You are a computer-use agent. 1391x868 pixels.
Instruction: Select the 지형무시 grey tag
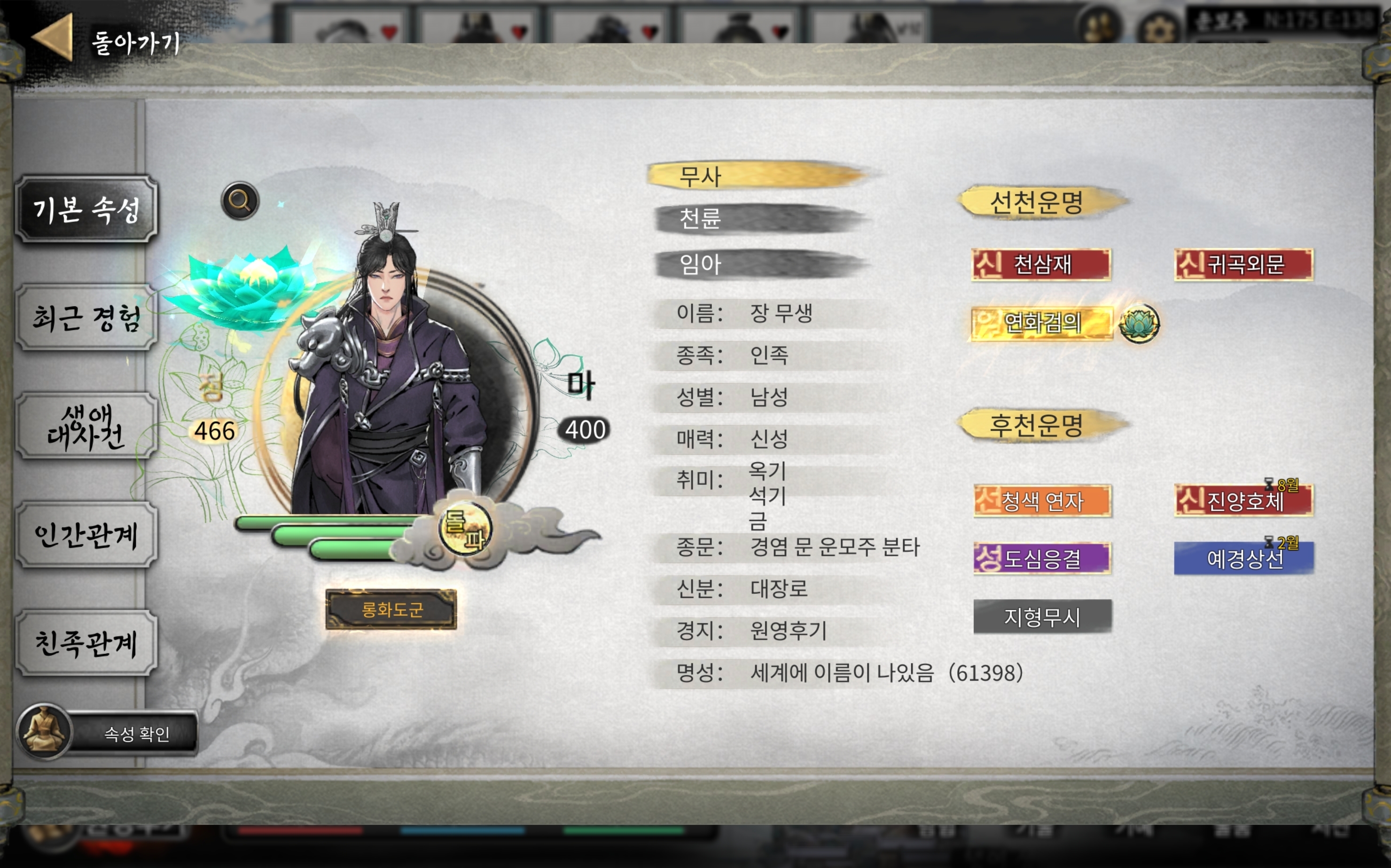point(1042,617)
